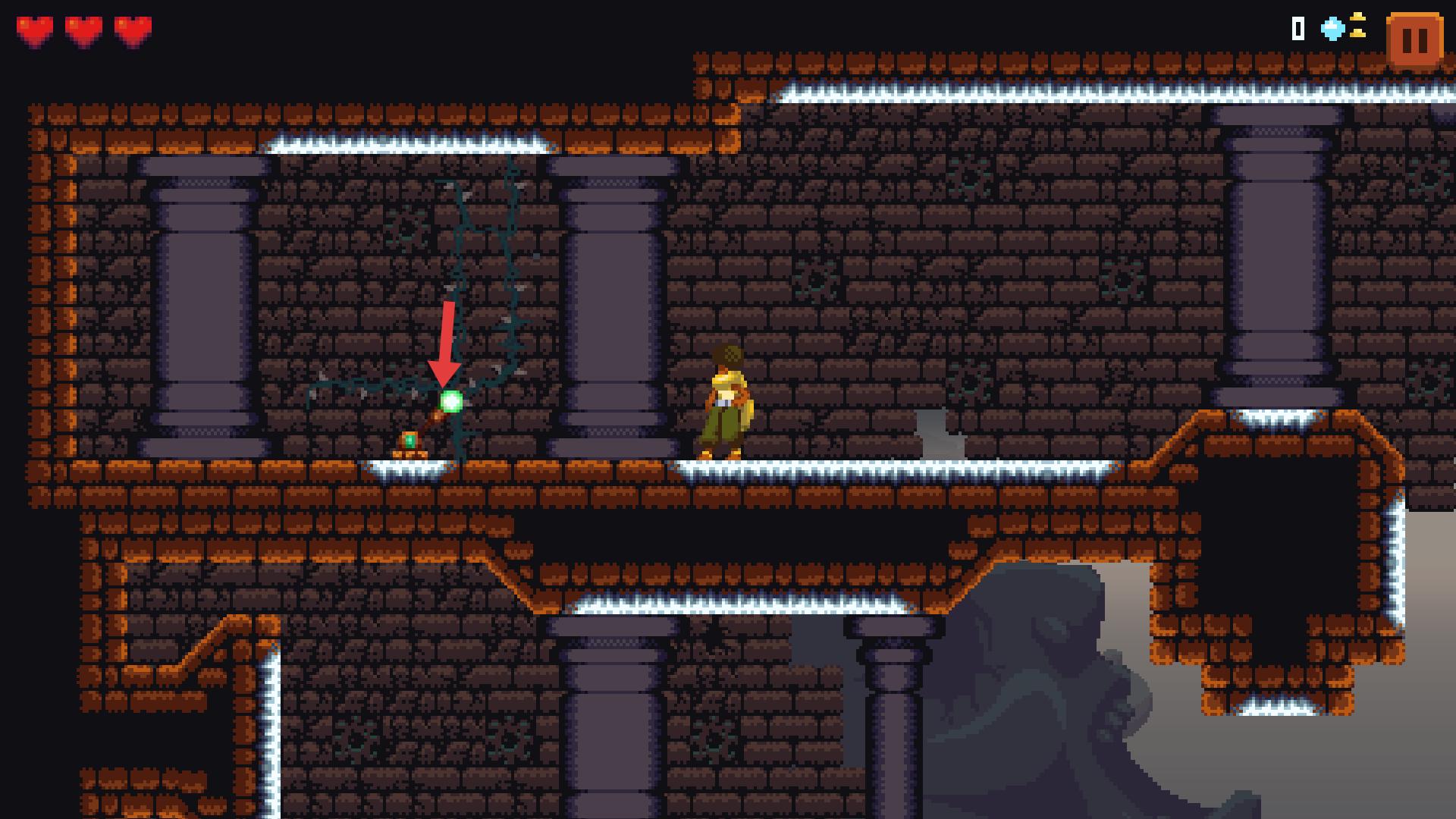The width and height of the screenshot is (1456, 819).
Task: Pause the game with the orange button
Action: 1414,40
